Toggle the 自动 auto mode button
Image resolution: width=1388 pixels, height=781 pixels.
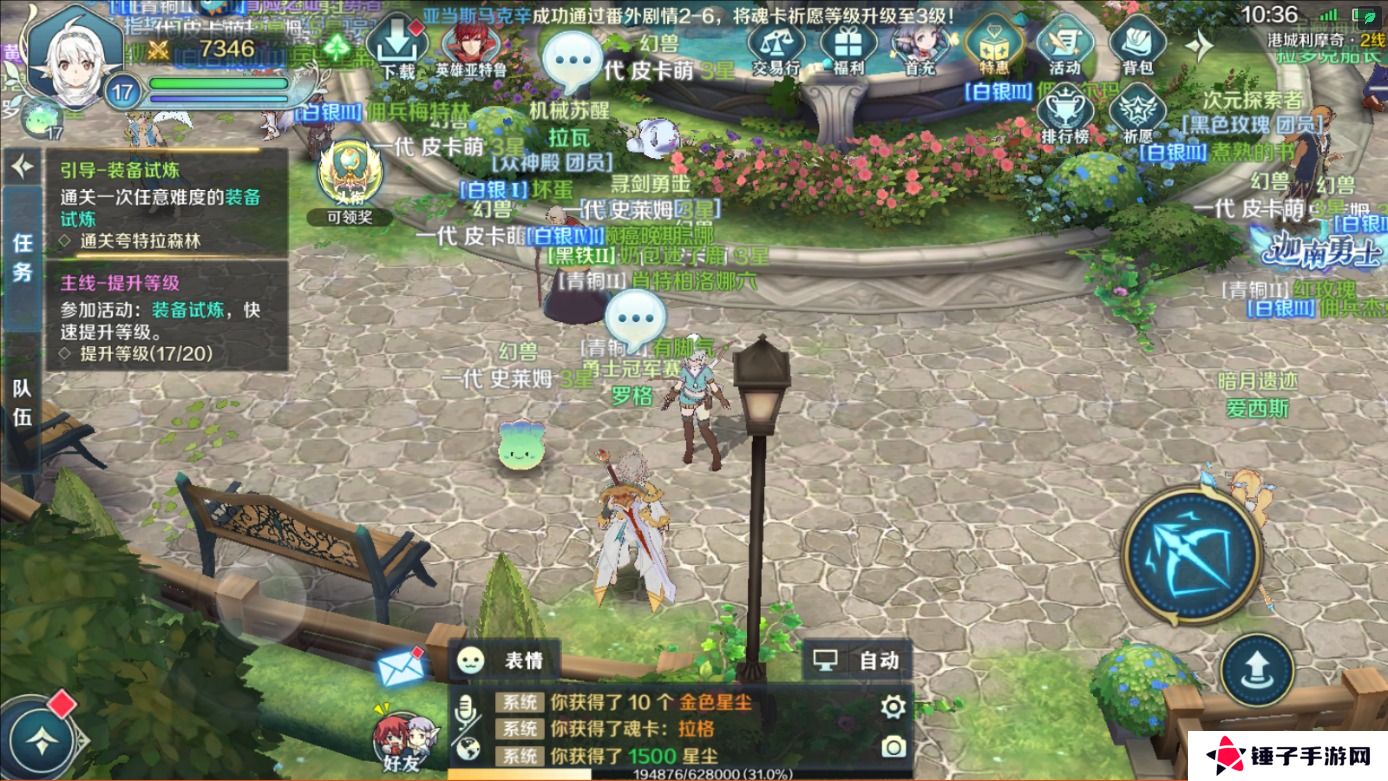click(857, 660)
